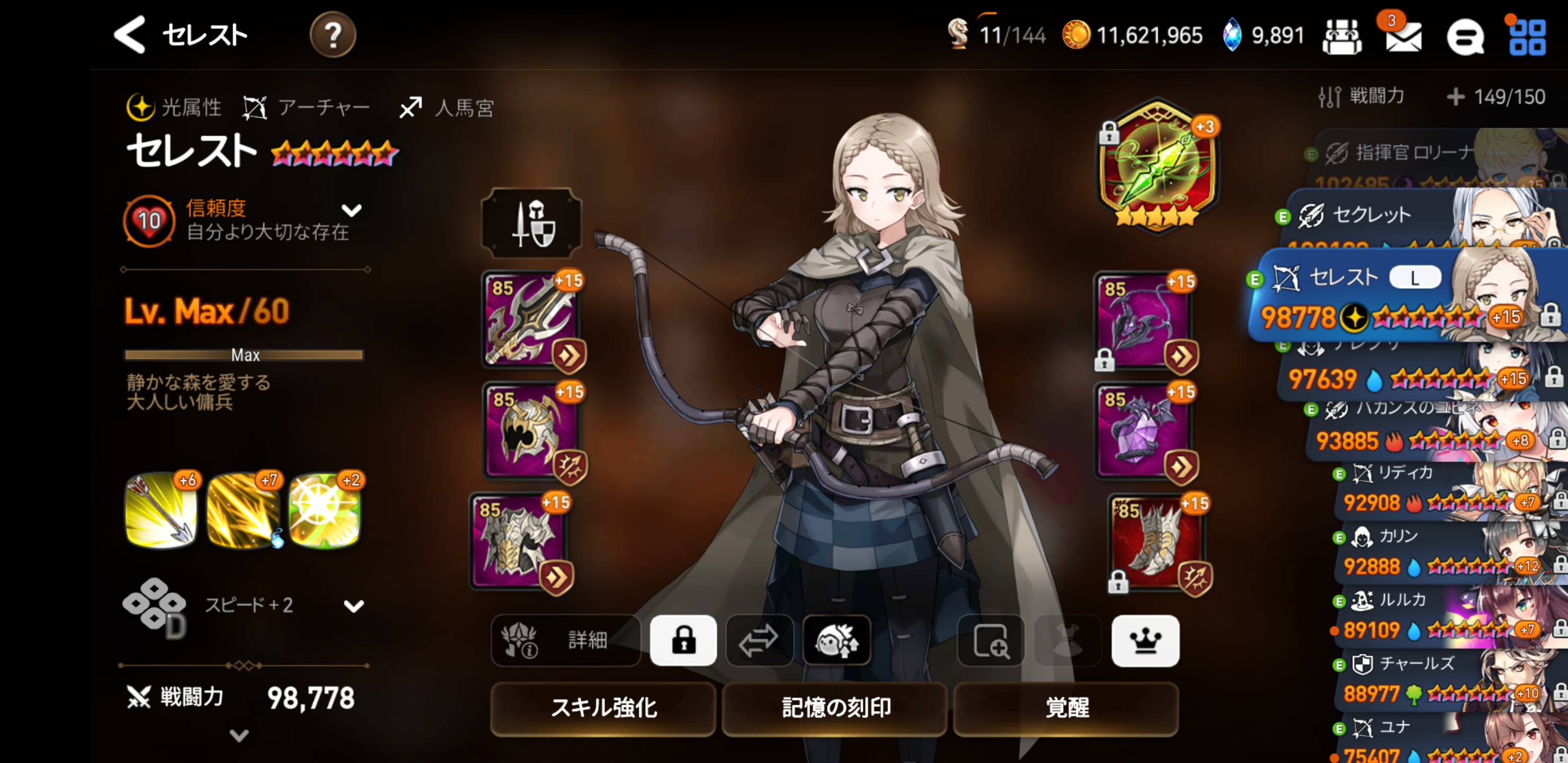Viewport: 1568px width, 763px height.
Task: Show equipment 詳細 details
Action: click(565, 641)
